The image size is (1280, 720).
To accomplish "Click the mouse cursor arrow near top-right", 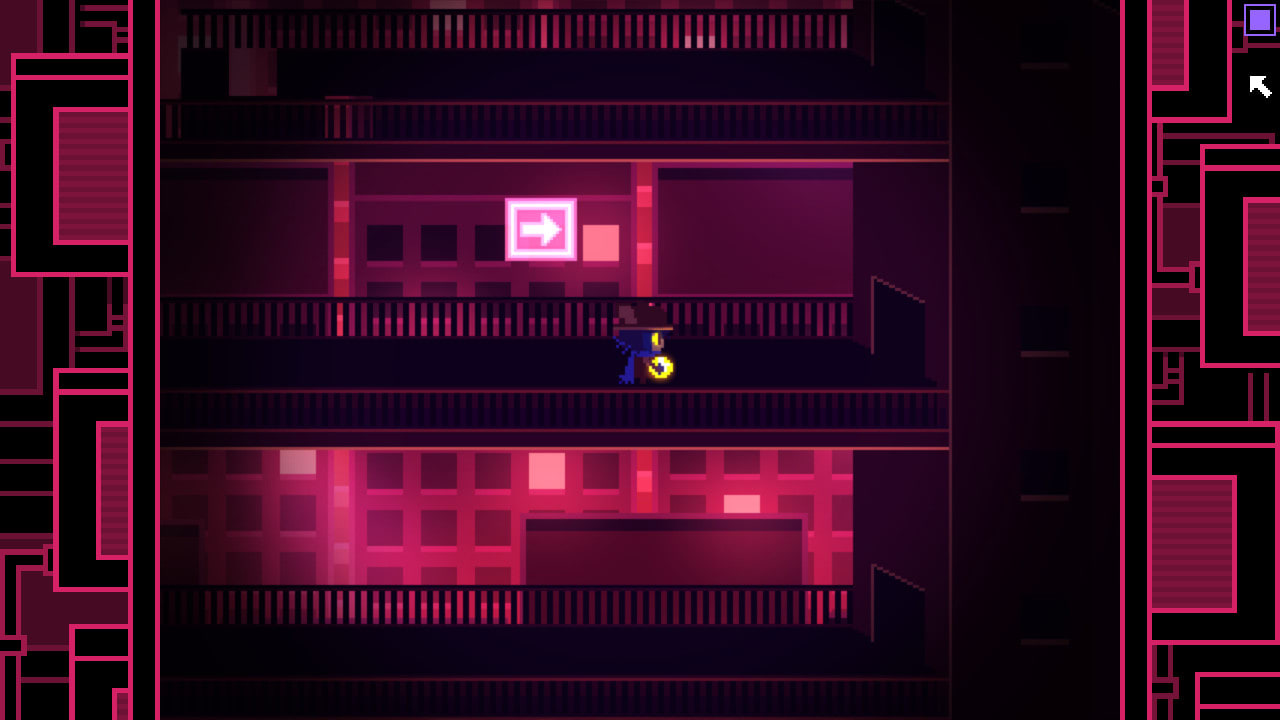I will pos(1258,88).
